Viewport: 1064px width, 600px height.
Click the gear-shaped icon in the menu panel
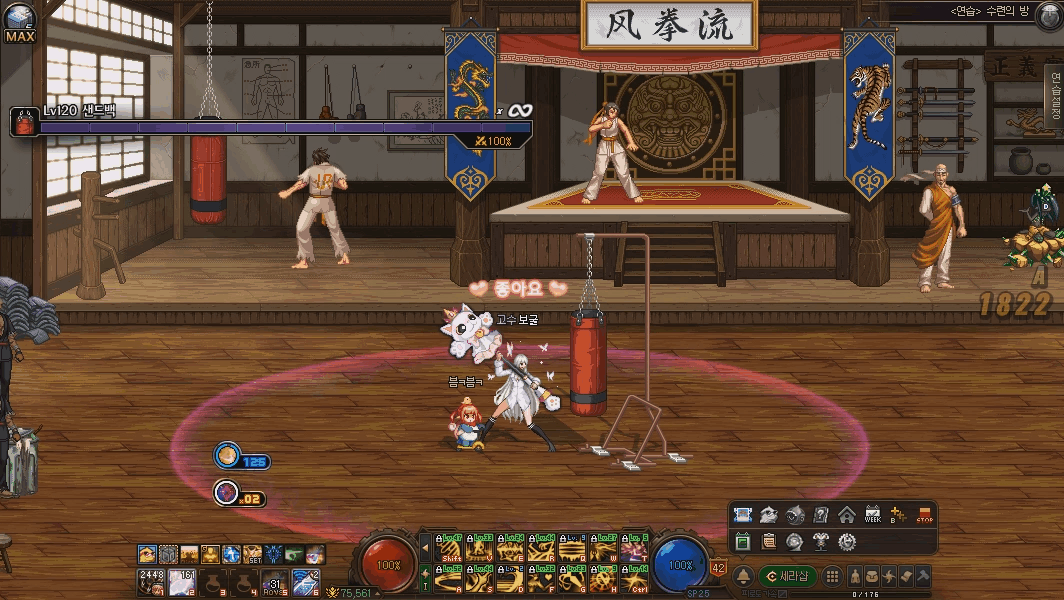coord(847,541)
